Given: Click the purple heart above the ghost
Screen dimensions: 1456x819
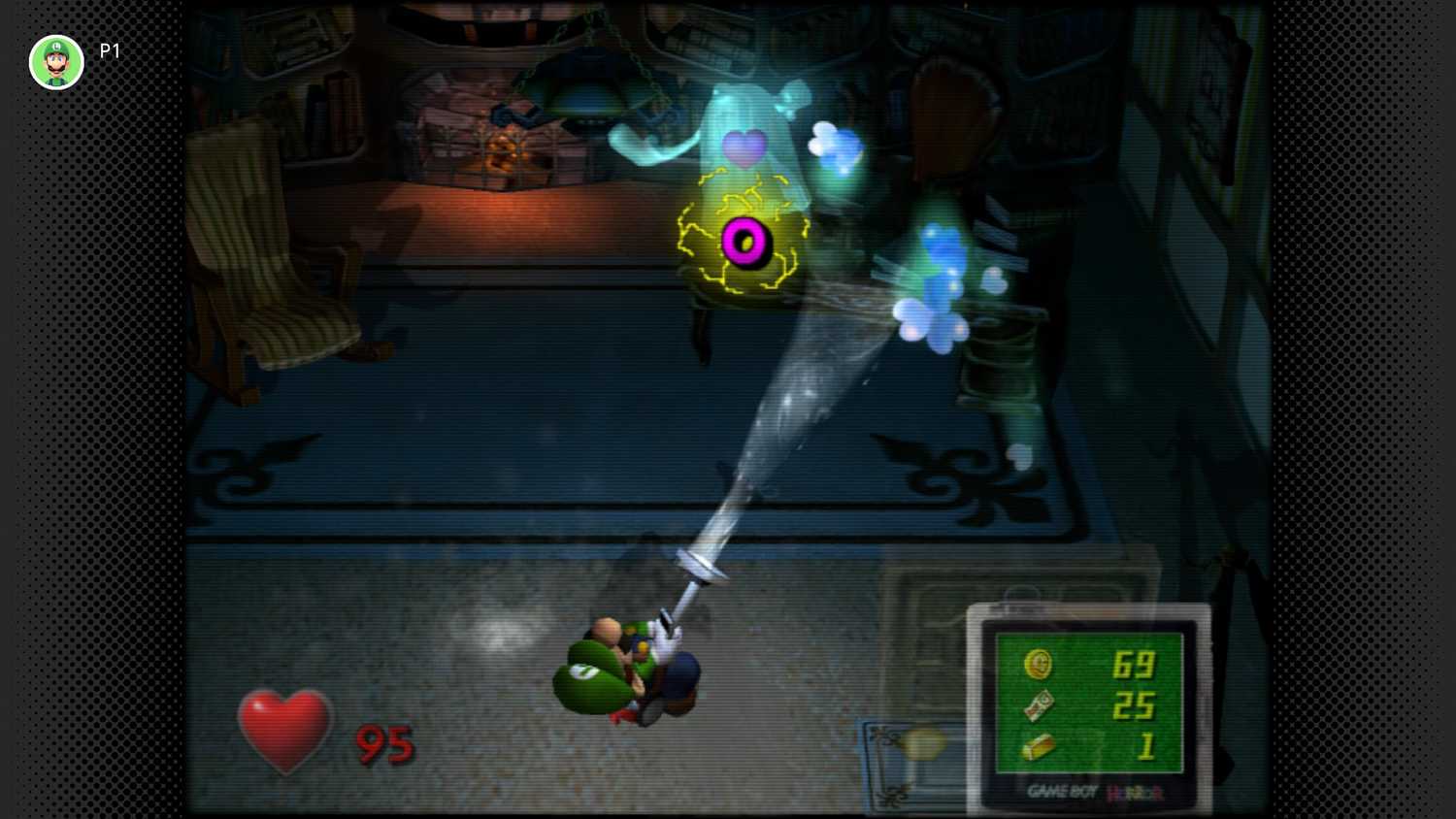Looking at the screenshot, I should [x=744, y=147].
